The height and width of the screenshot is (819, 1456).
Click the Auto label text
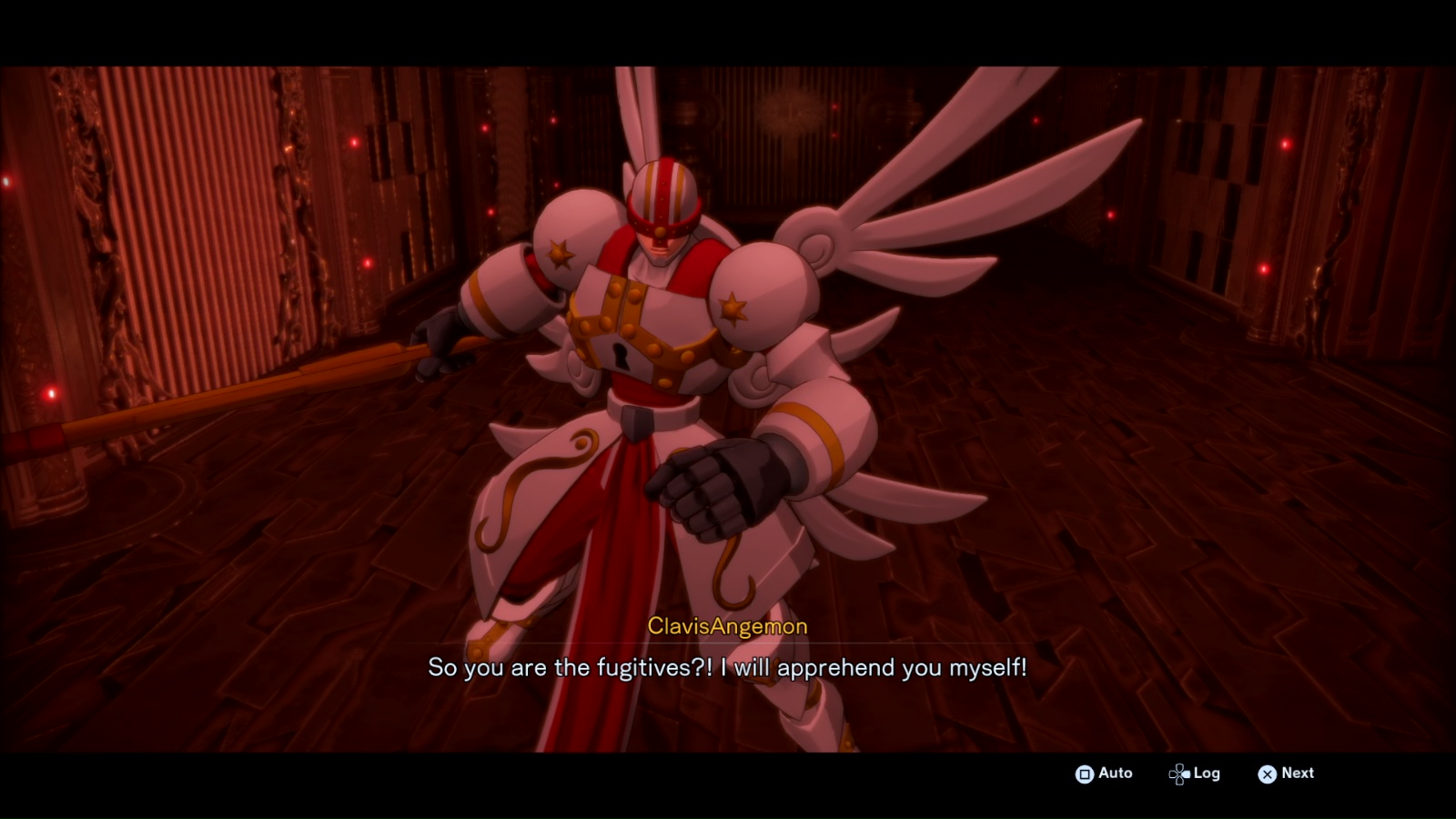pos(1115,773)
